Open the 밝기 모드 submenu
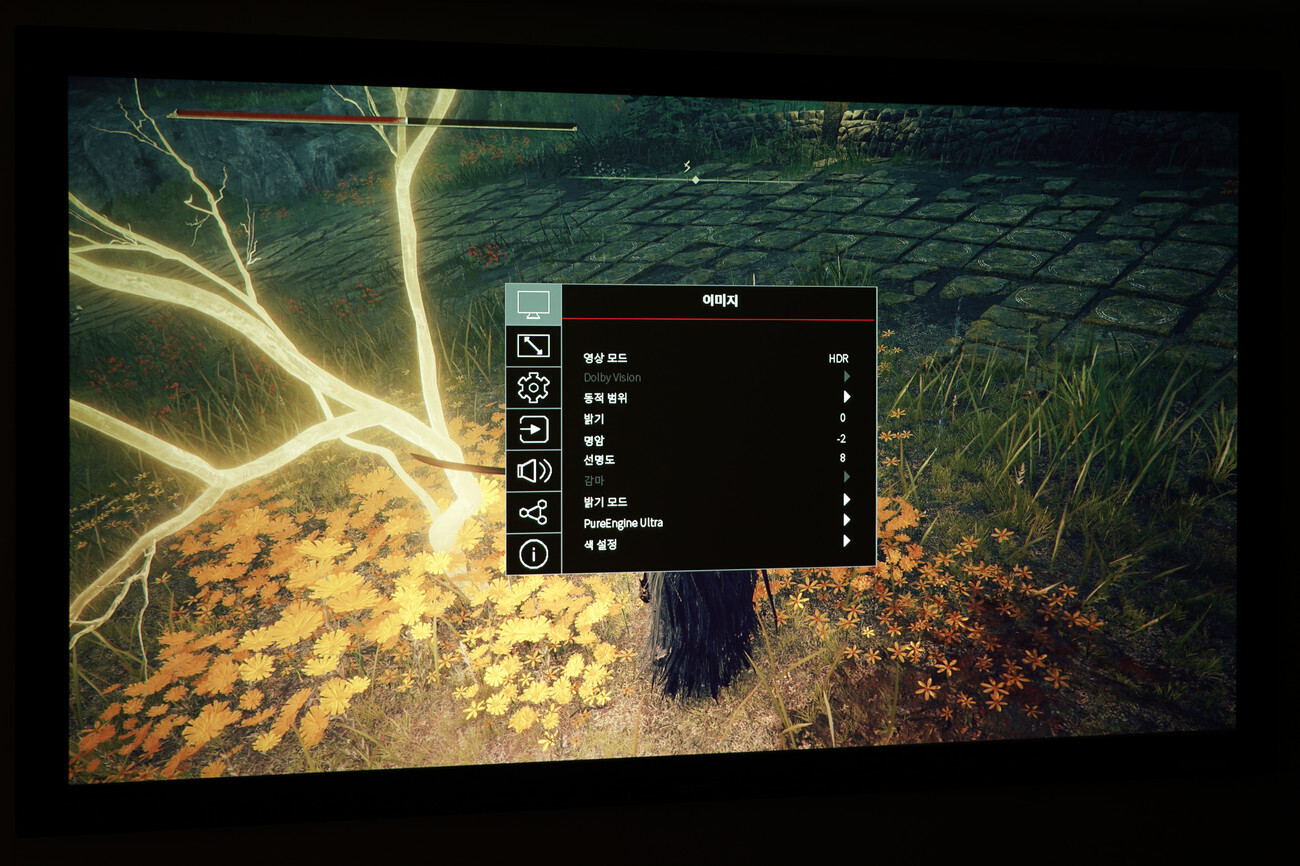This screenshot has height=866, width=1300. [x=716, y=501]
